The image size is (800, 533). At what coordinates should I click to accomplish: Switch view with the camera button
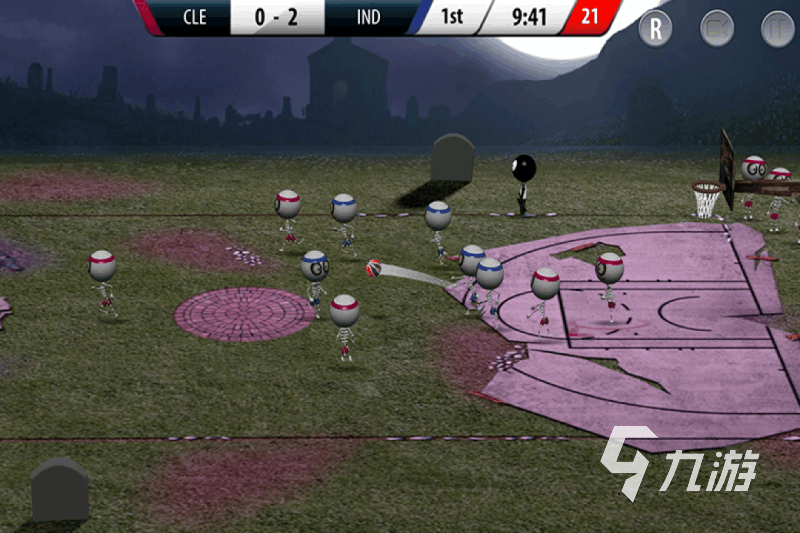(717, 28)
